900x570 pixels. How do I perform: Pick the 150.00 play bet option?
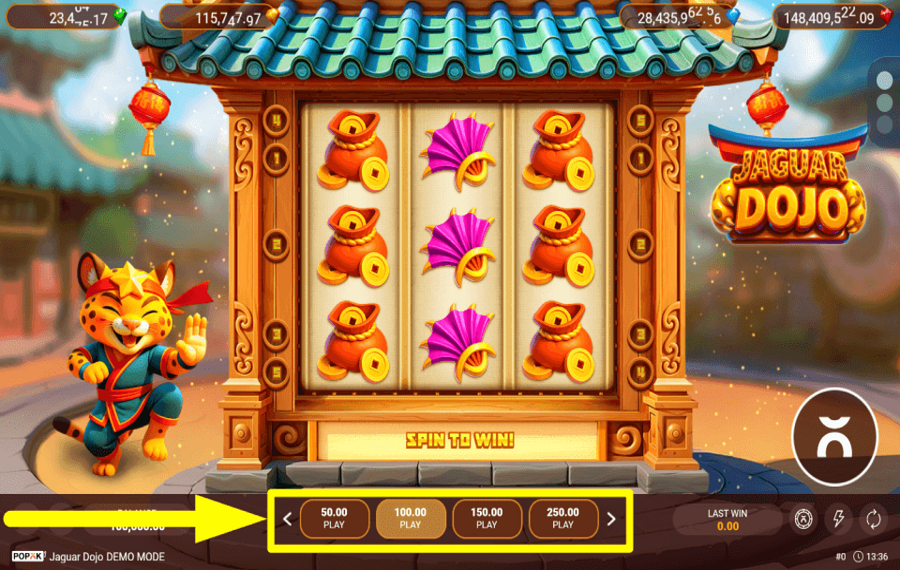click(x=486, y=518)
